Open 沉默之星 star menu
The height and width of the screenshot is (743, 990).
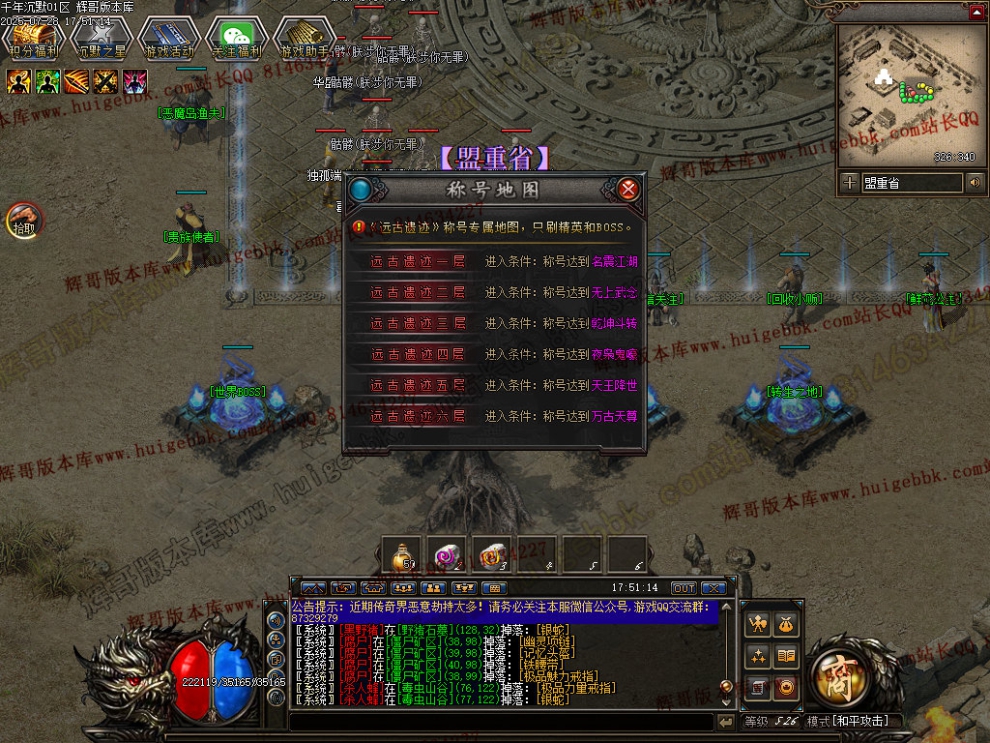tap(100, 37)
